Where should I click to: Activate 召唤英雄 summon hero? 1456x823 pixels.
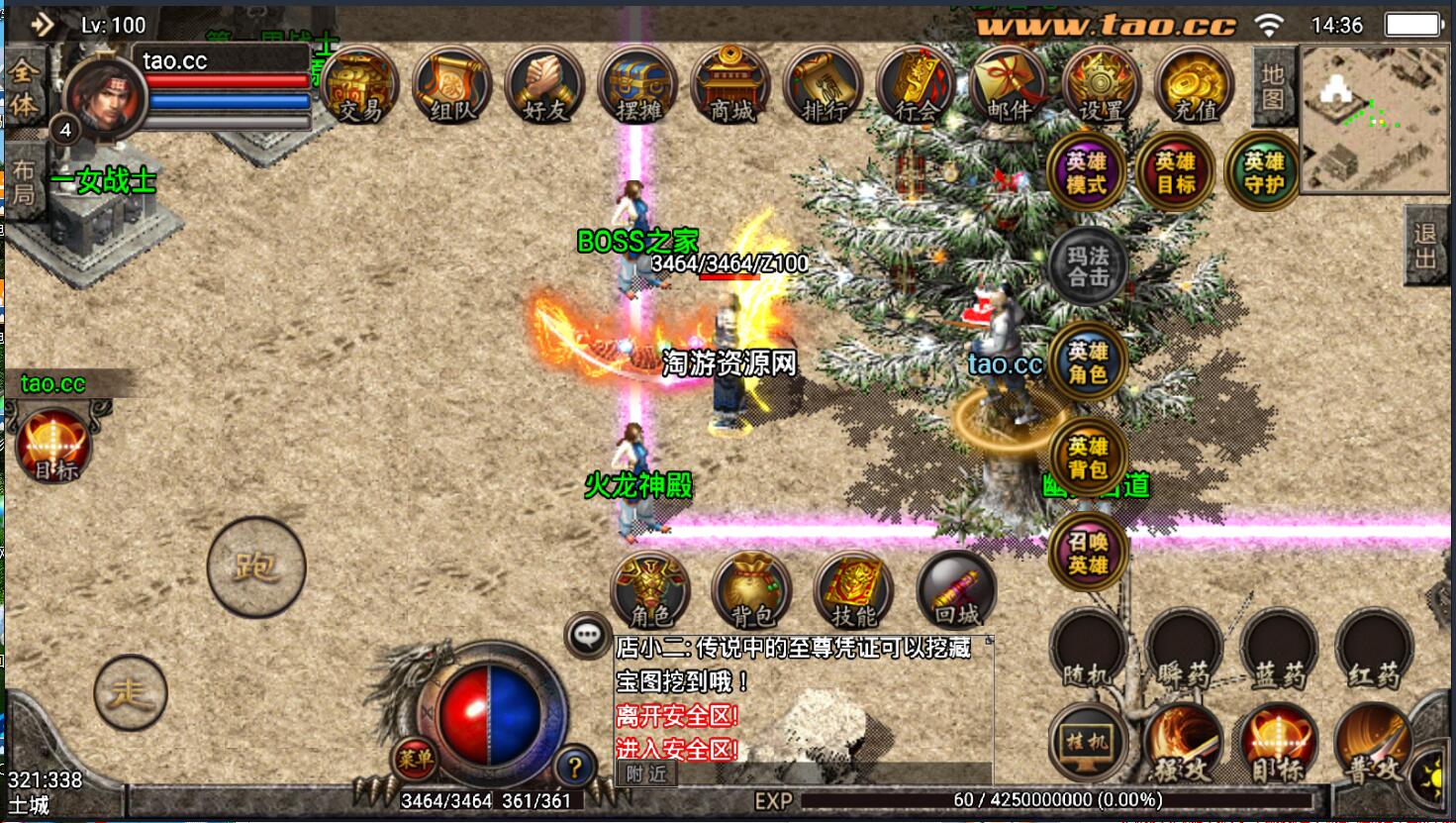[1088, 553]
